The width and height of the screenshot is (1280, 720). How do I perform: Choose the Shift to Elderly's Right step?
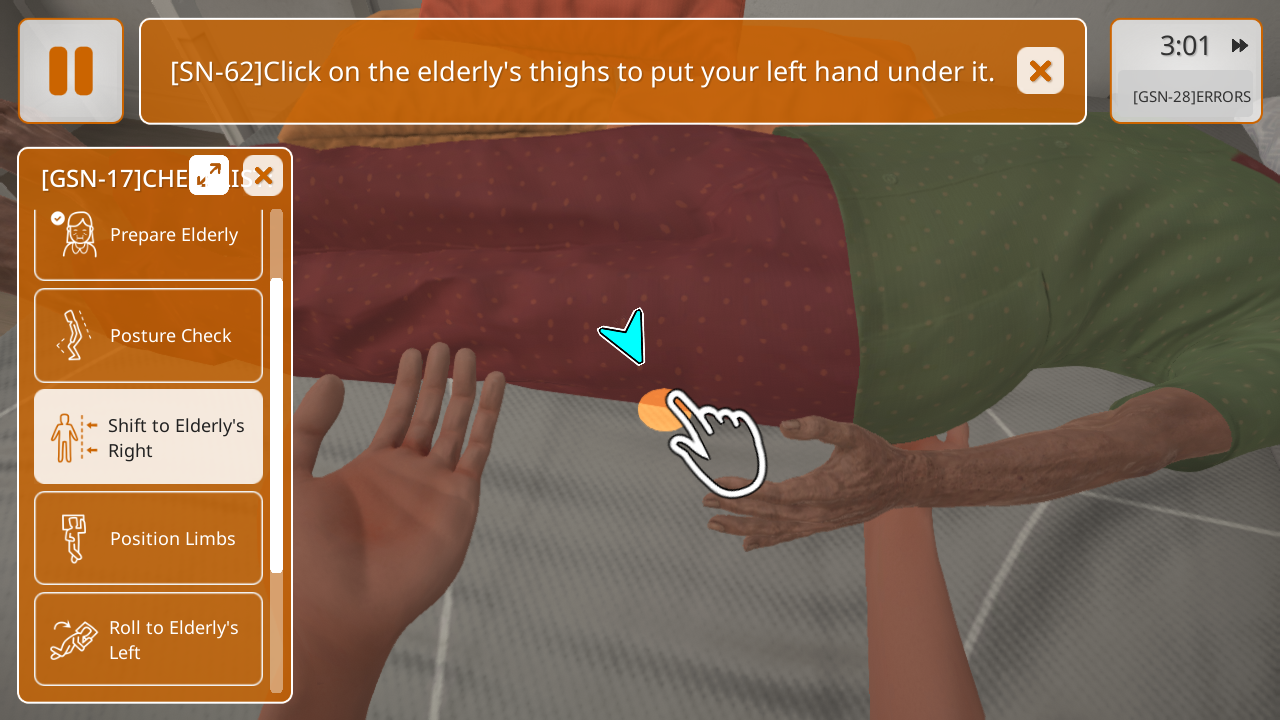(148, 437)
